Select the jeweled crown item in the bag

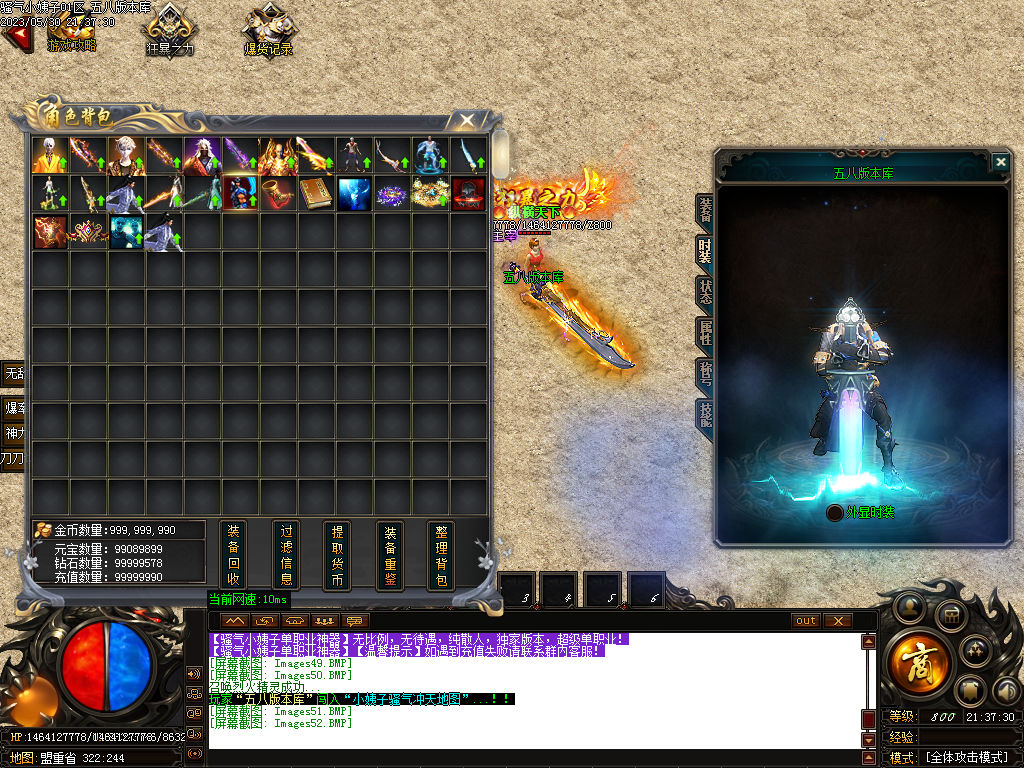[88, 232]
